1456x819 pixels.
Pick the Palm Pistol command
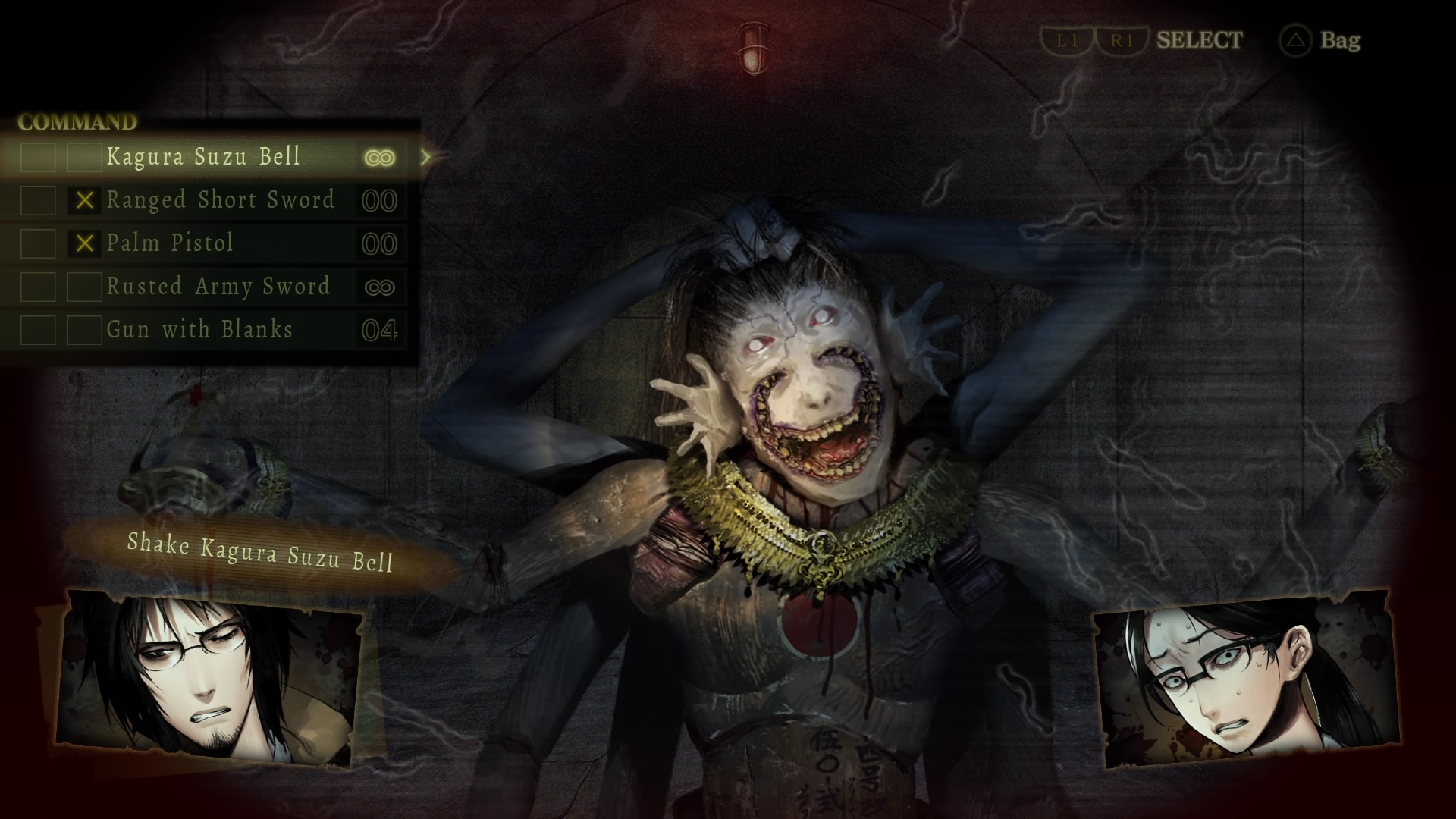pyautogui.click(x=170, y=243)
